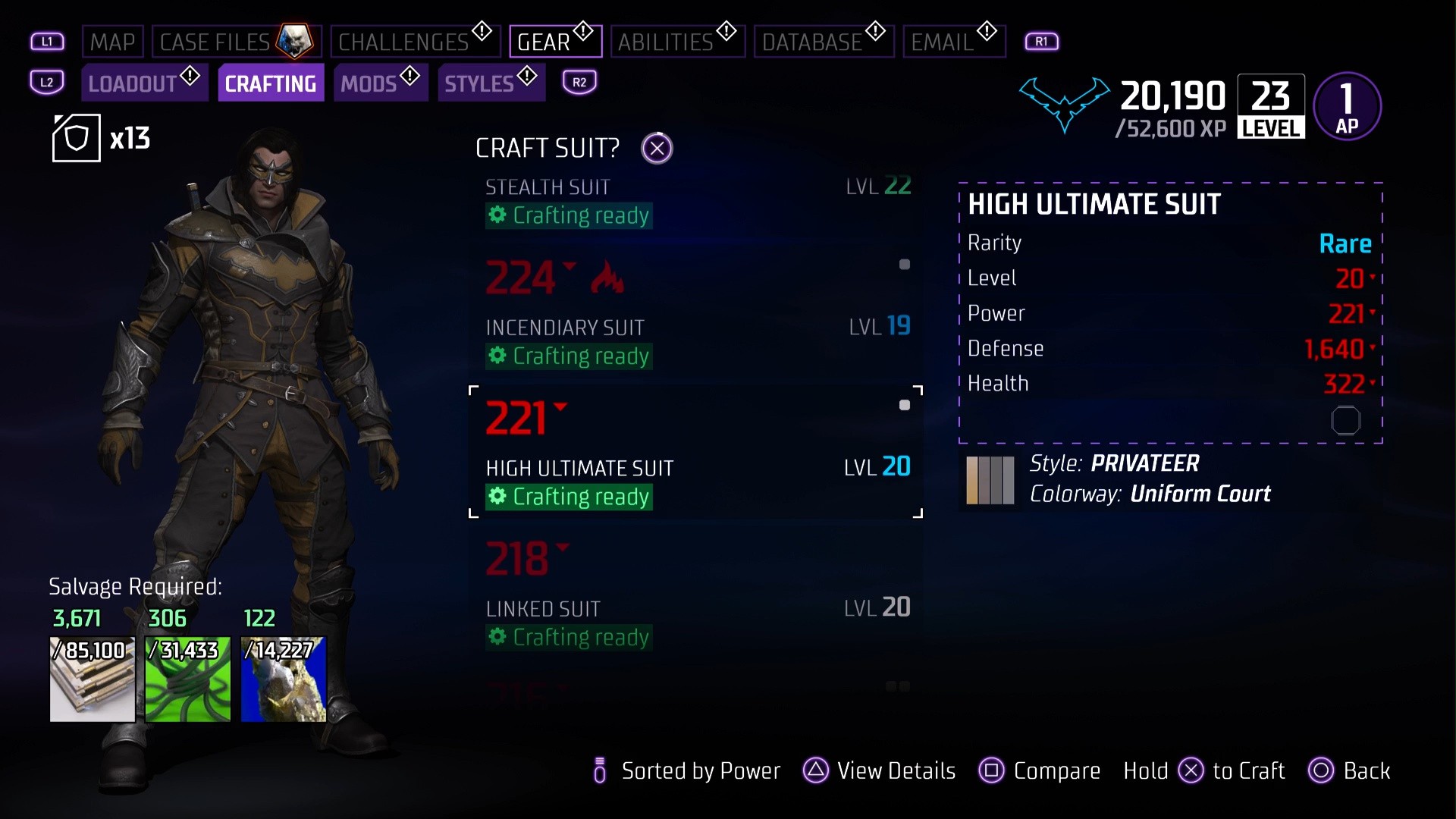Screen dimensions: 1456x819
Task: Select the white metal plates salvage icon
Action: 93,679
